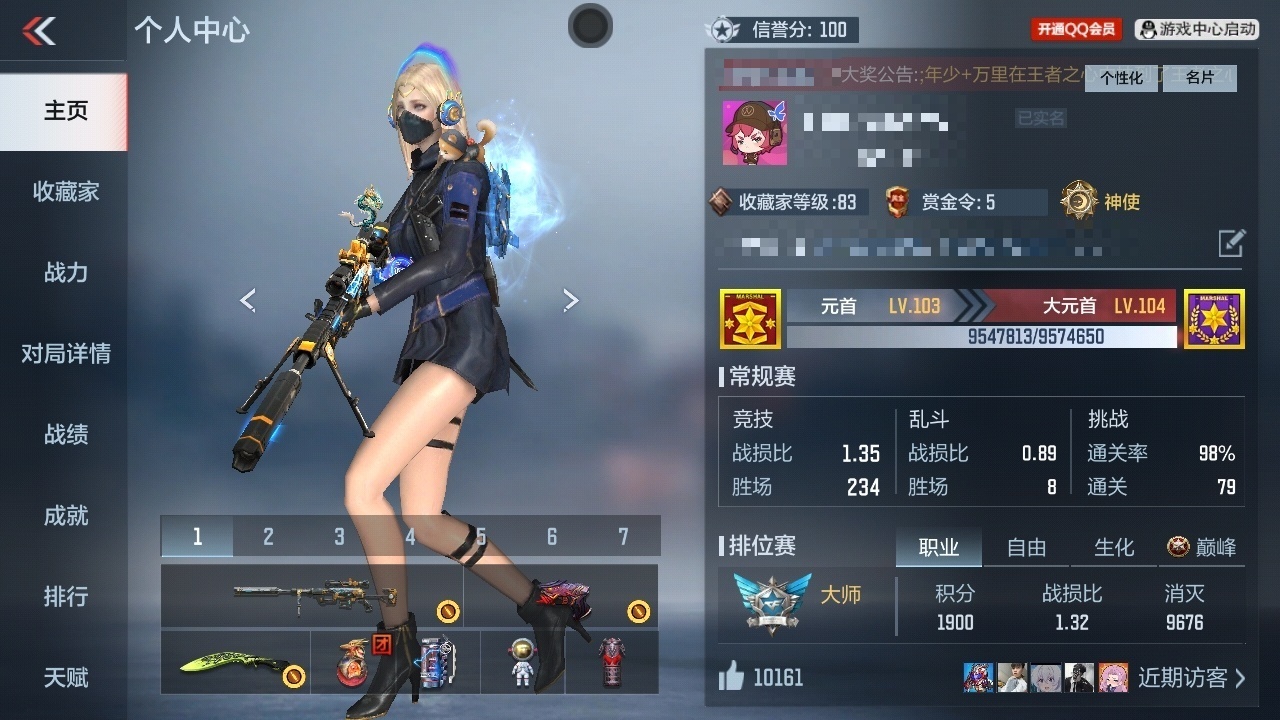Viewport: 1280px width, 720px height.
Task: Show previous character with left arrow
Action: pyautogui.click(x=248, y=300)
